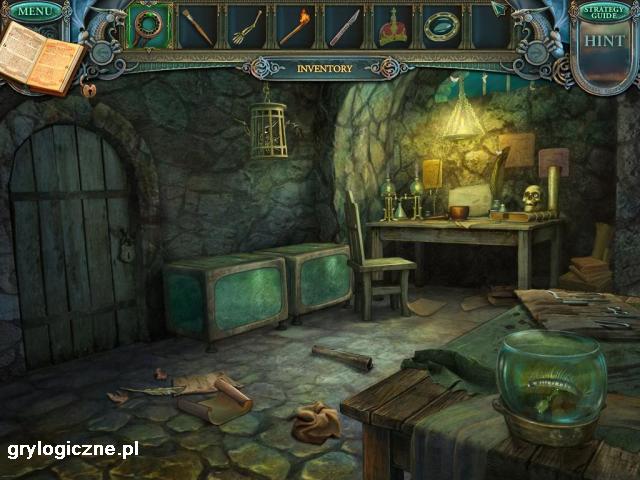640x480 pixels.
Task: Select the knife blade item
Action: coord(344,26)
